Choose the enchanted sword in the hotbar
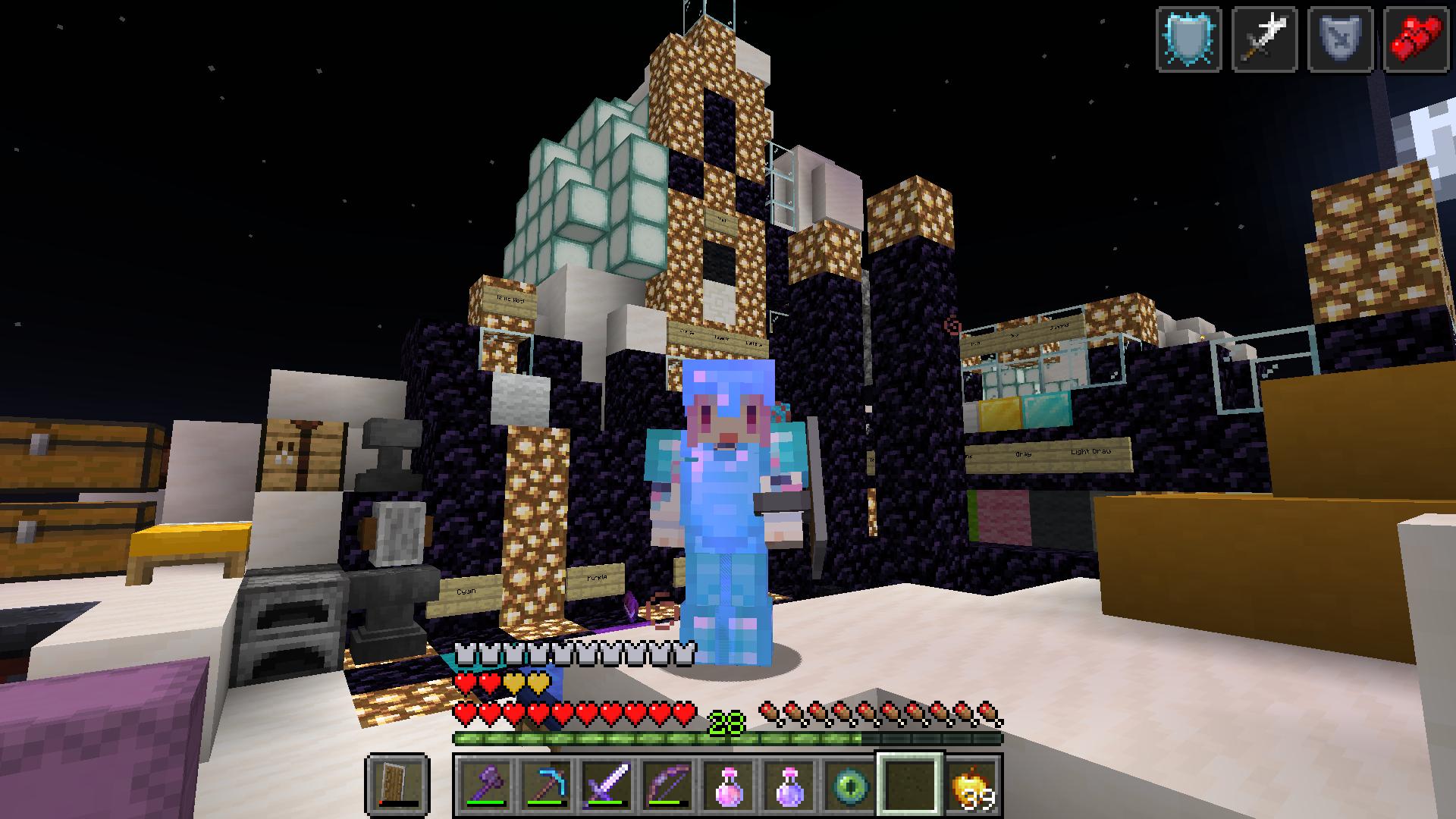 pos(607,783)
